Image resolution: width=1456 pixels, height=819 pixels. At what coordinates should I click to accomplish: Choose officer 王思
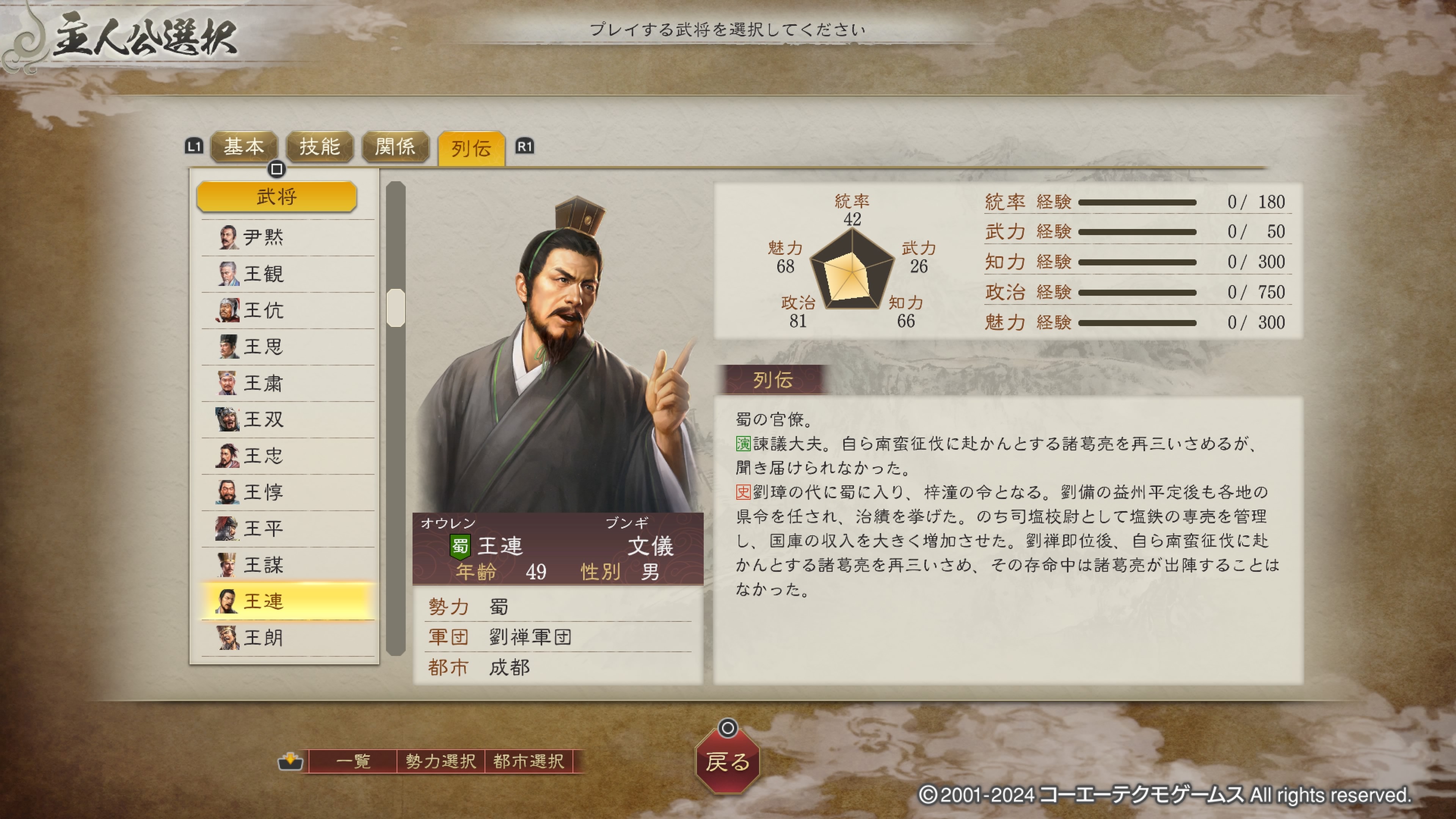[287, 347]
